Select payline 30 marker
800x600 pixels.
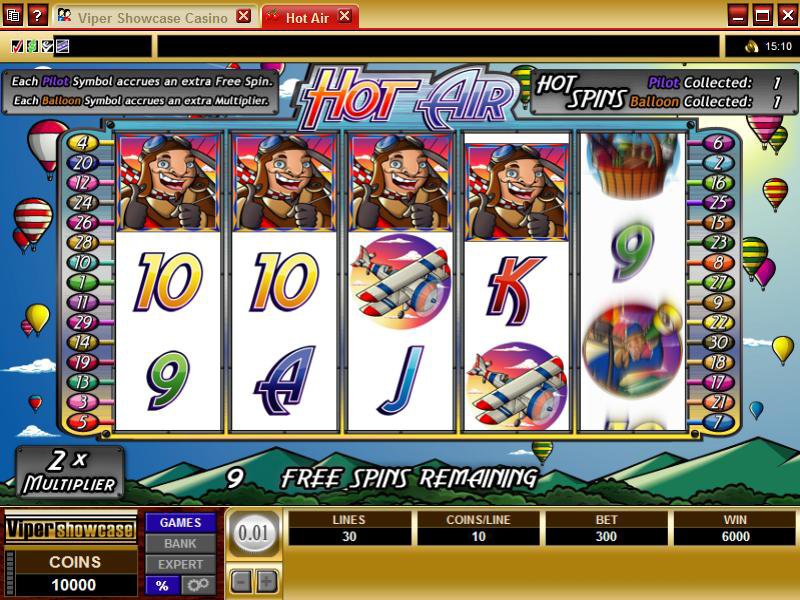click(717, 343)
